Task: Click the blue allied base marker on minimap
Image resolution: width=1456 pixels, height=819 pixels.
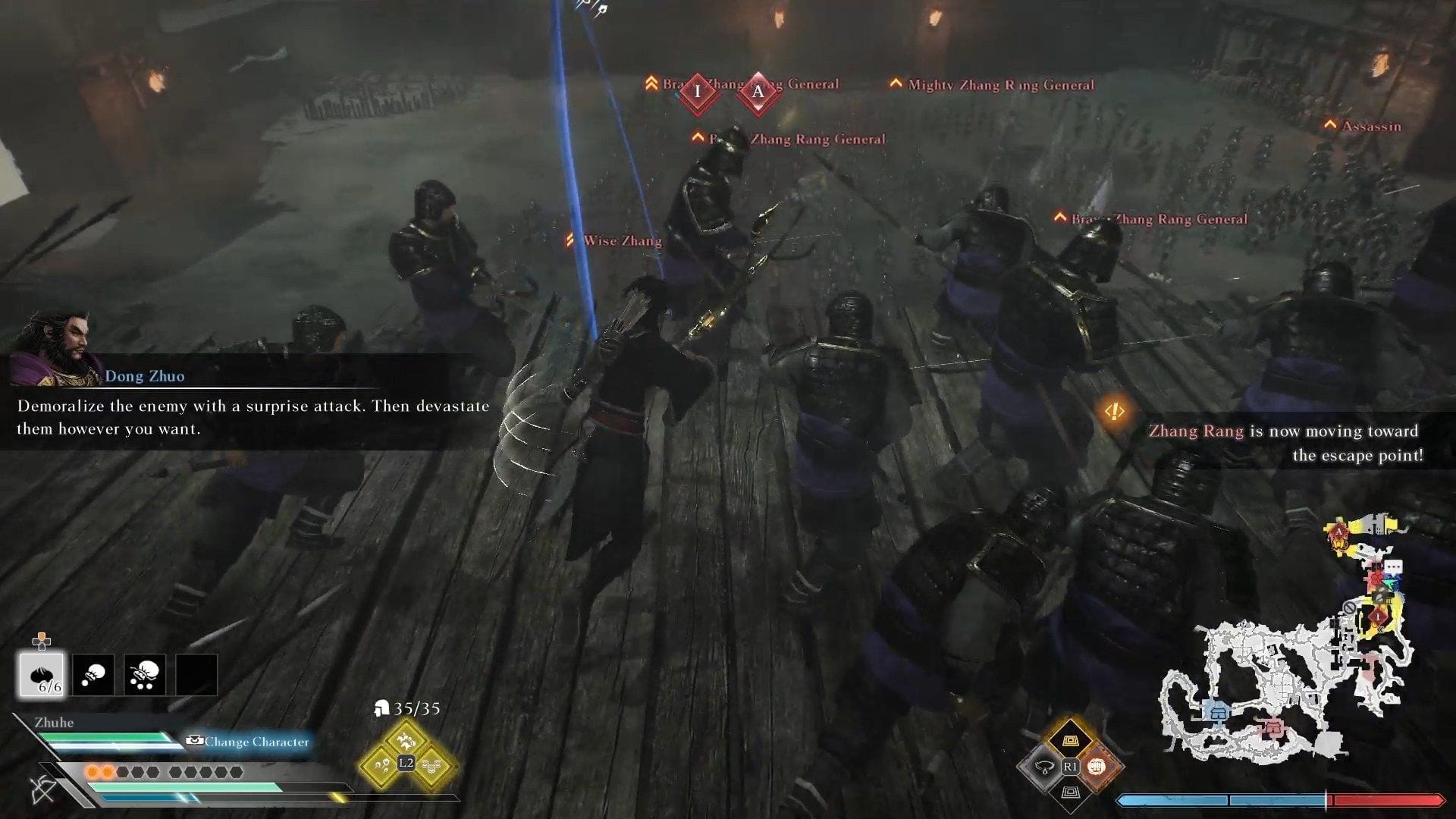Action: tap(1219, 711)
